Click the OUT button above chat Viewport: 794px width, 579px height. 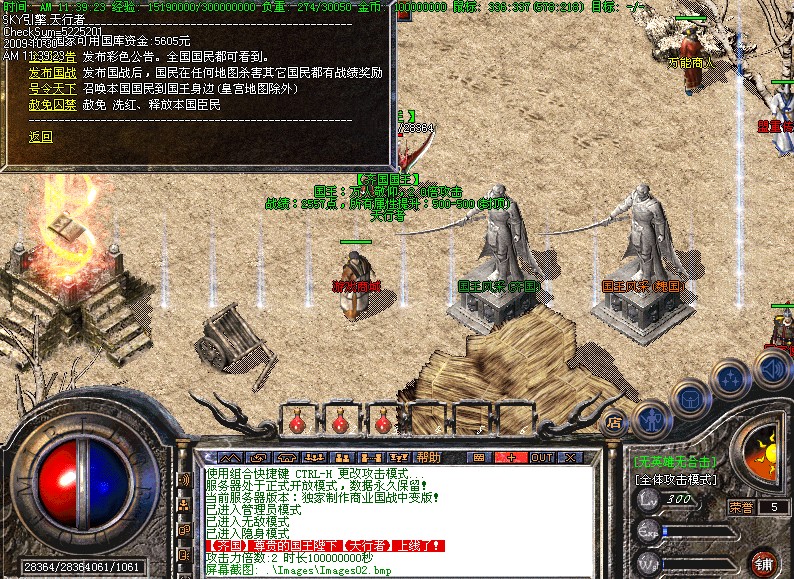(542, 457)
